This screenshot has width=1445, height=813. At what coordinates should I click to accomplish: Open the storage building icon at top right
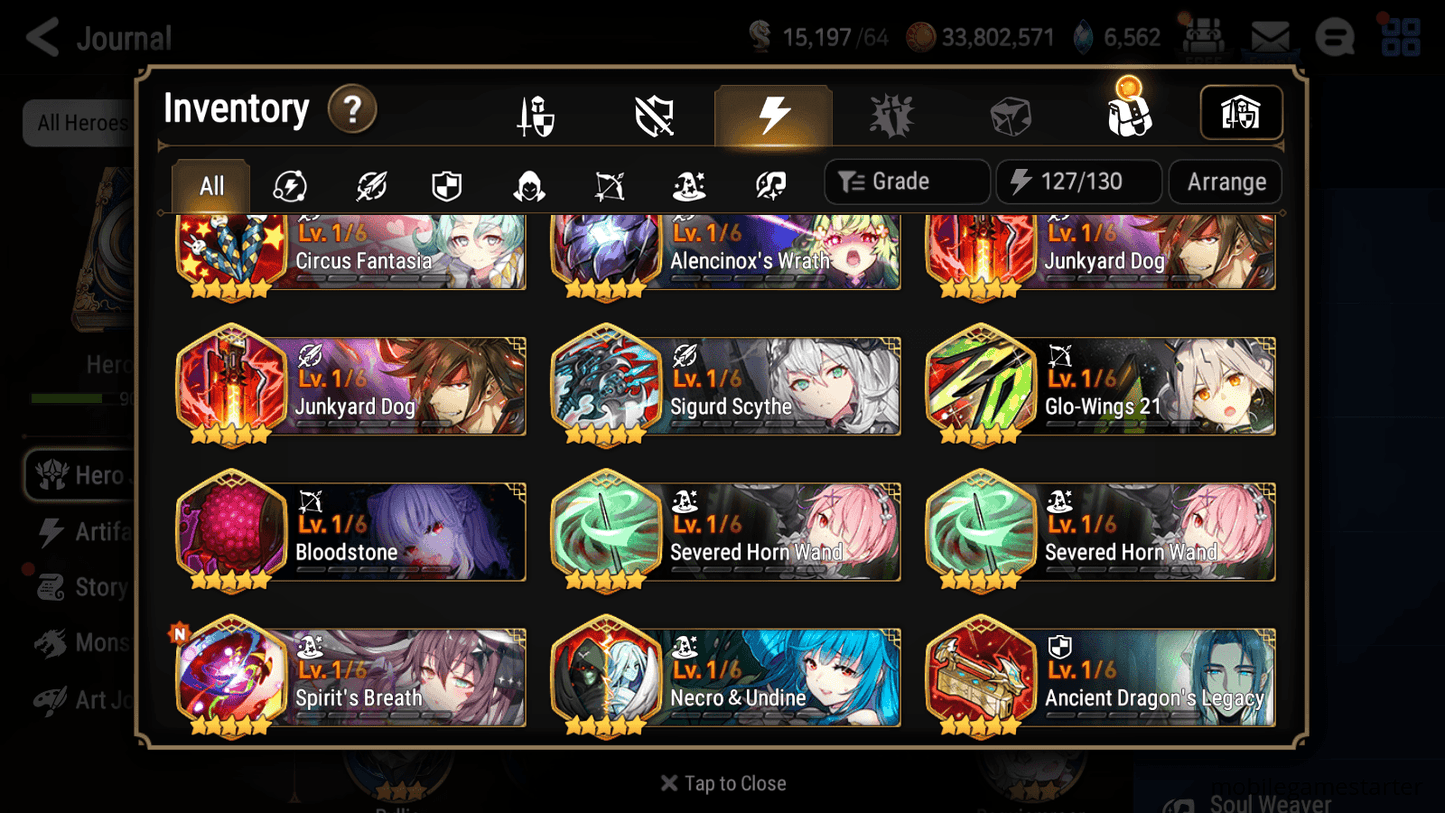click(x=1241, y=113)
